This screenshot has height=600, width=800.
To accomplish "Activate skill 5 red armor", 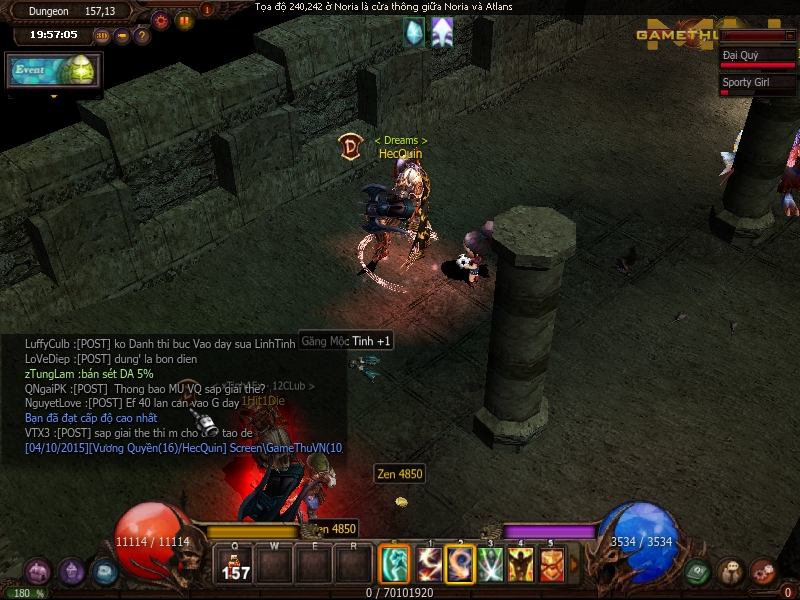I will click(x=551, y=565).
